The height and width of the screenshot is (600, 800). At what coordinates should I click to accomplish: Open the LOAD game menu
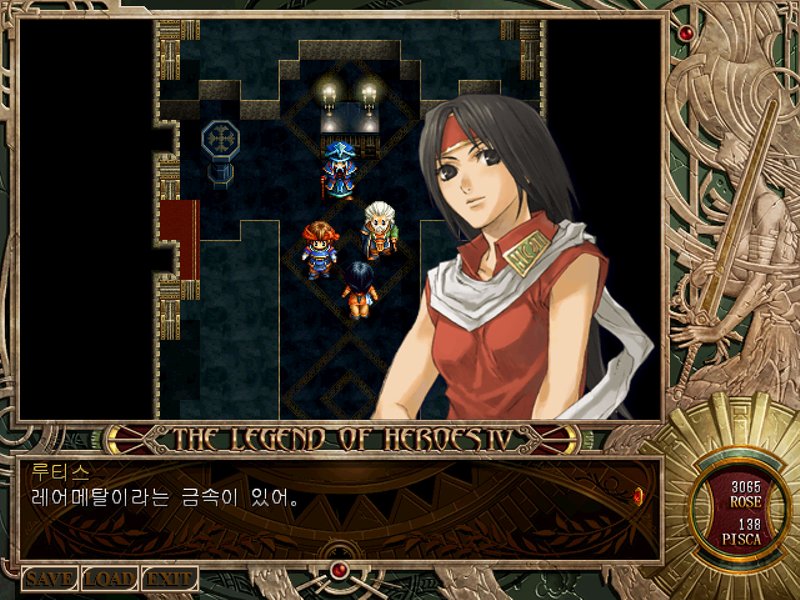(110, 579)
